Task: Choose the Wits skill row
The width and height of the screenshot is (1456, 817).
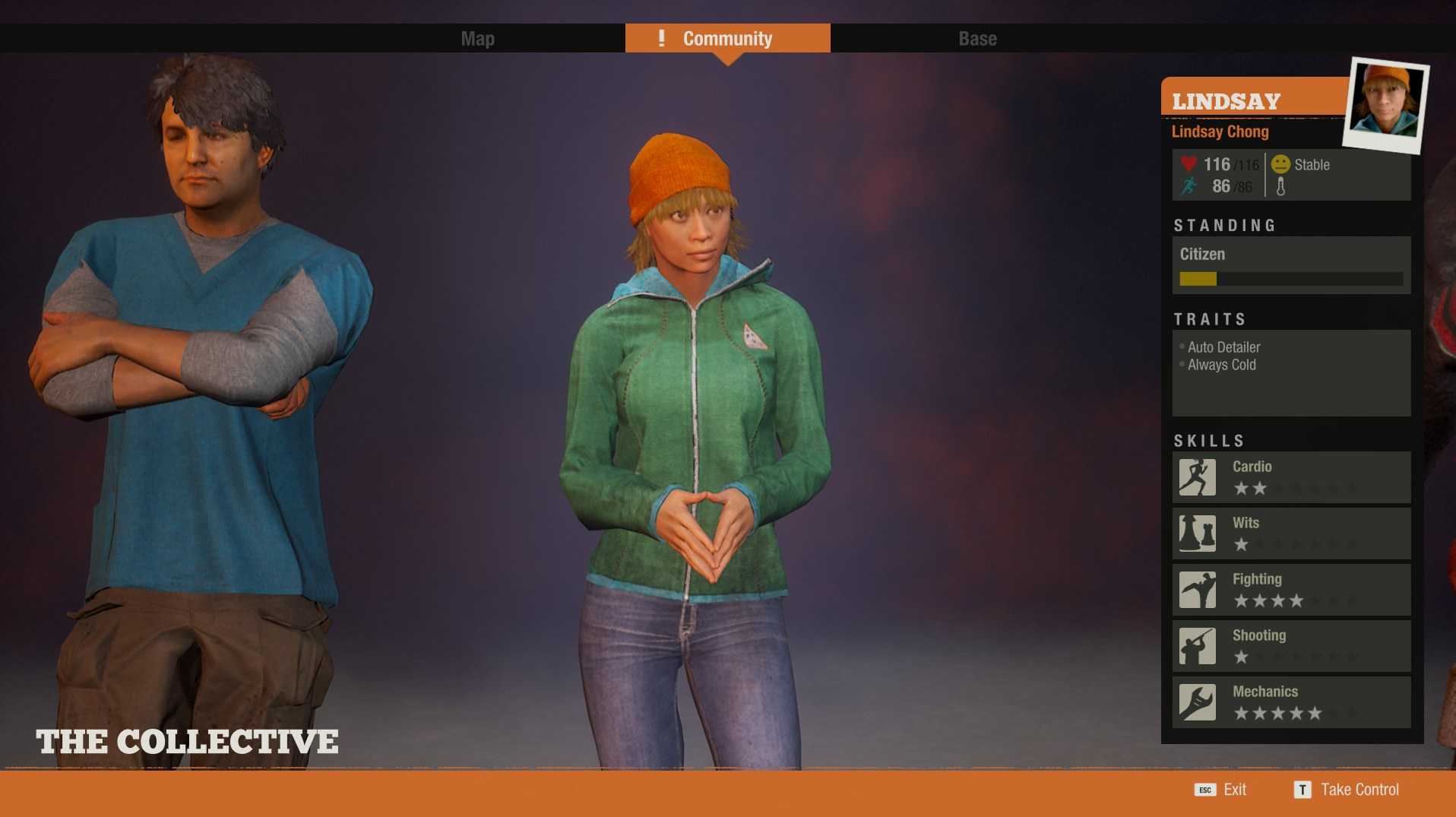Action: 1291,534
